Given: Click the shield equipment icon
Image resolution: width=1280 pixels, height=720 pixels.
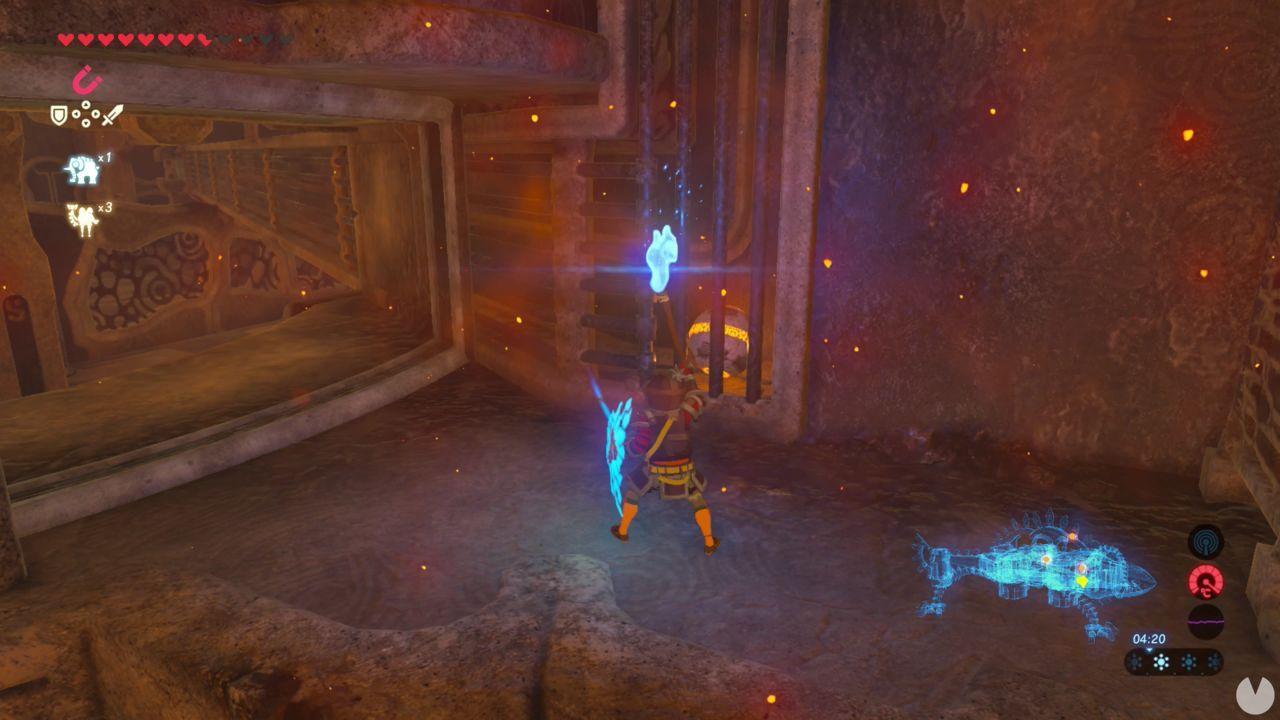Looking at the screenshot, I should pos(59,114).
